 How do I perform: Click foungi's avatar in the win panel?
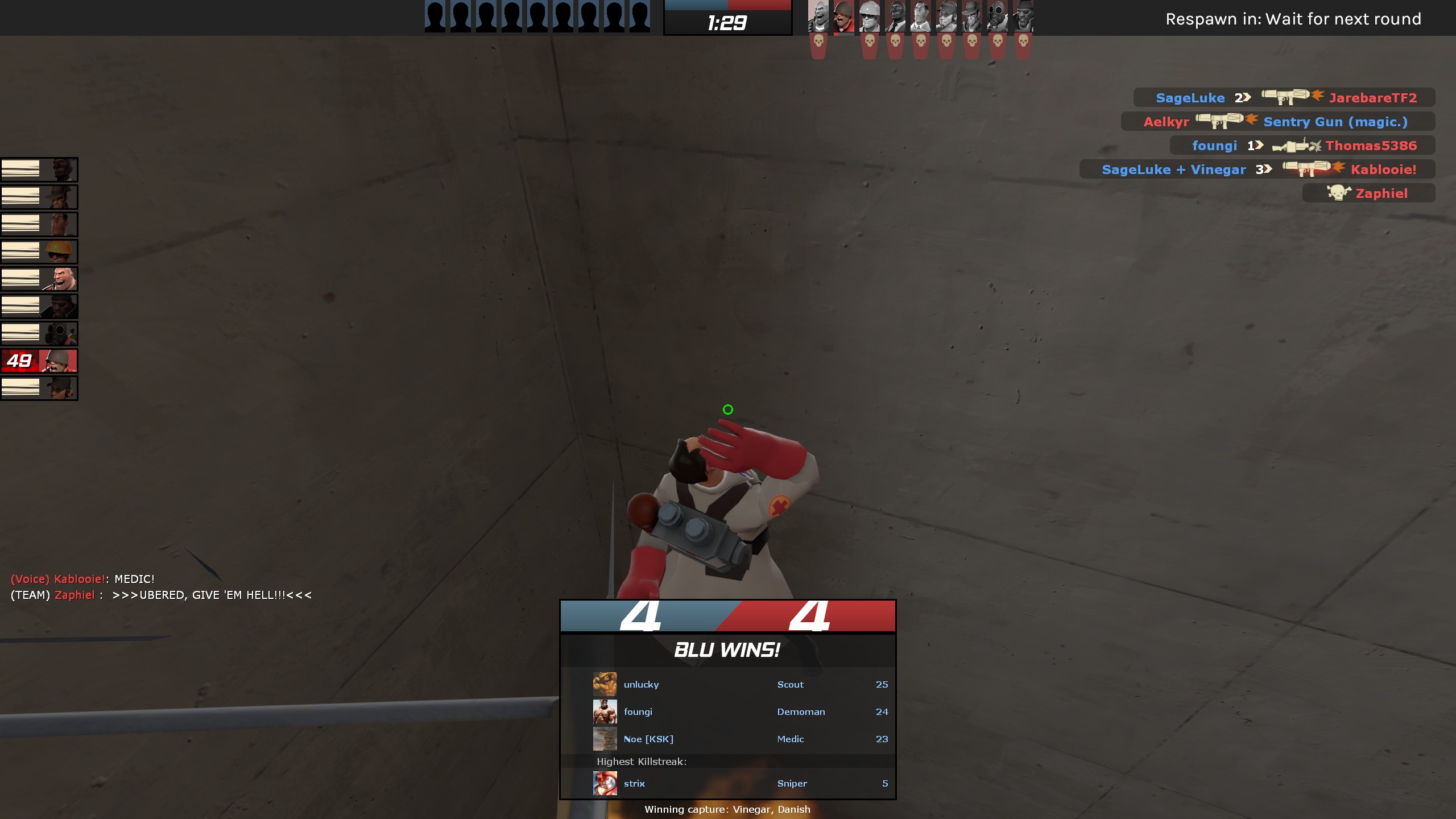605,712
